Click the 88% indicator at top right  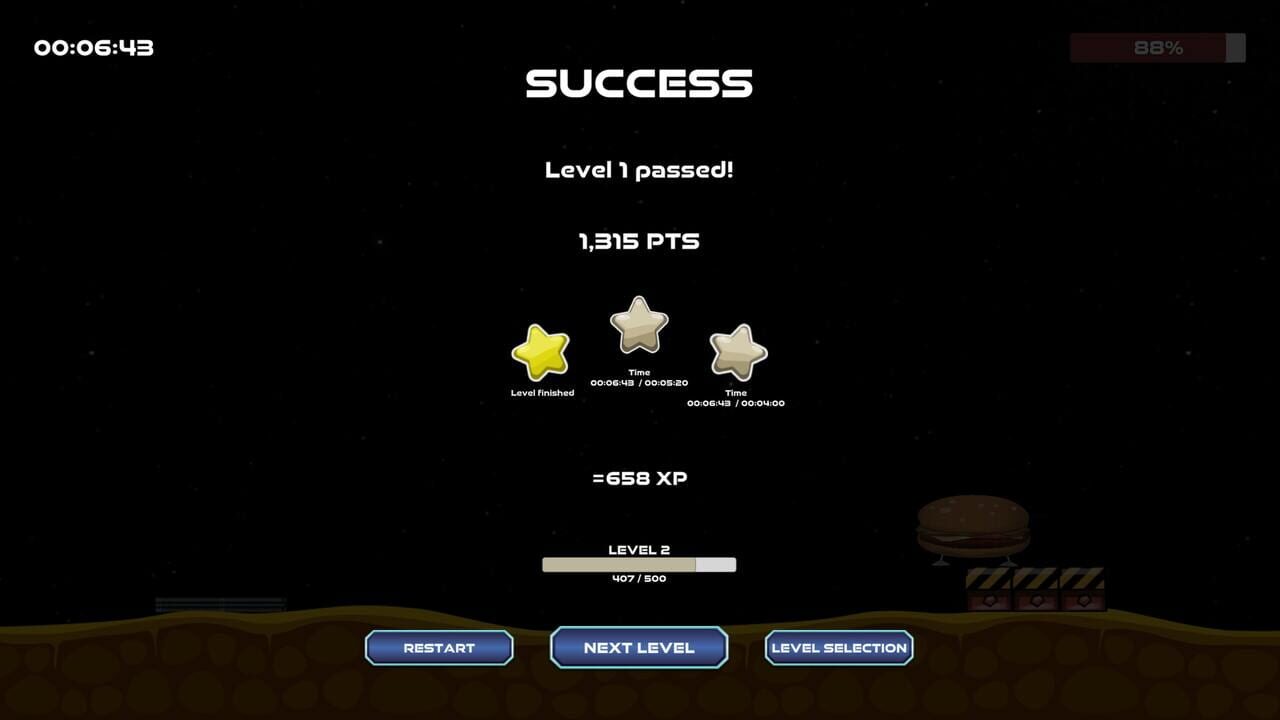(1157, 47)
